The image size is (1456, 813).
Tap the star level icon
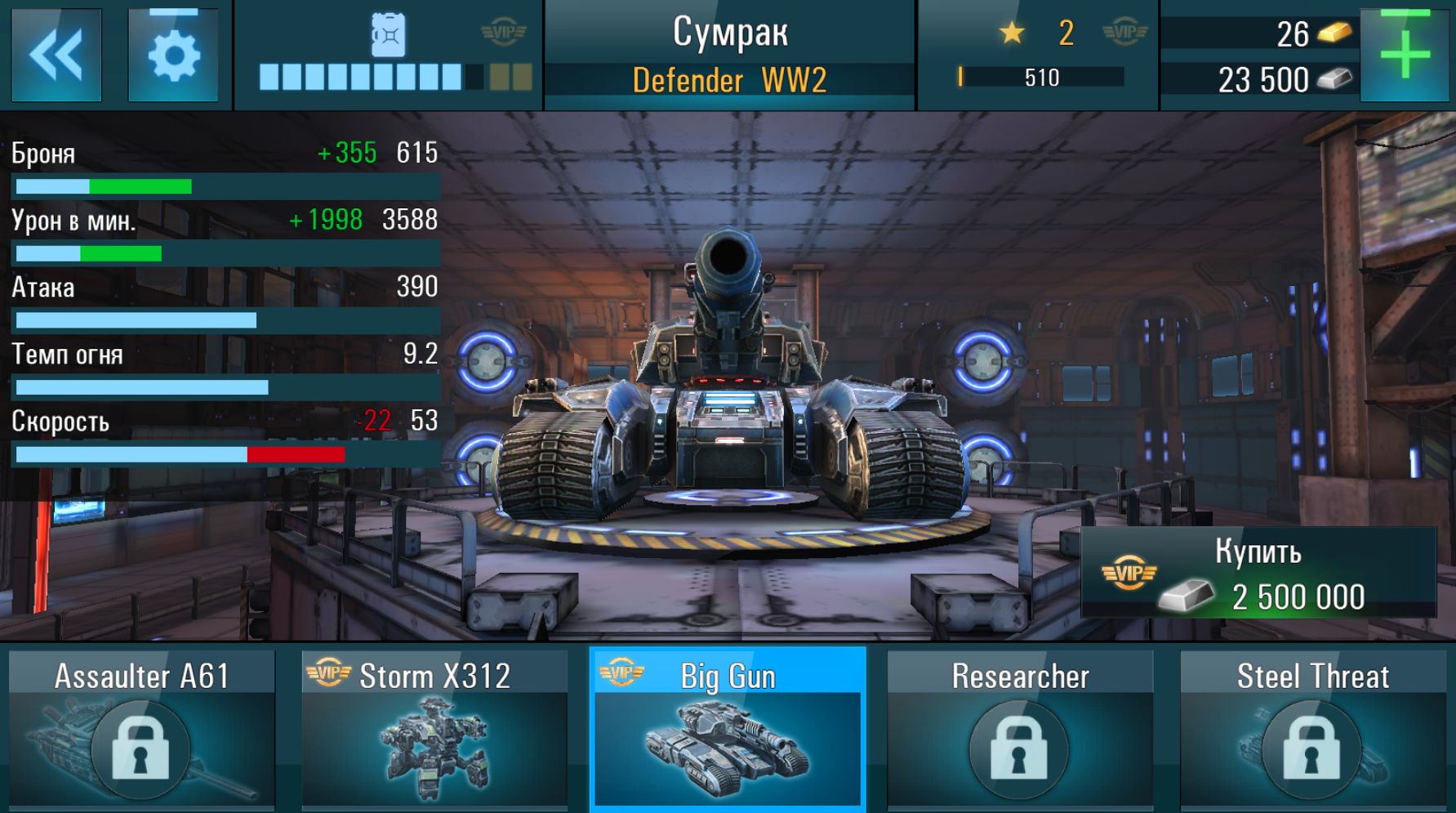[x=1013, y=33]
